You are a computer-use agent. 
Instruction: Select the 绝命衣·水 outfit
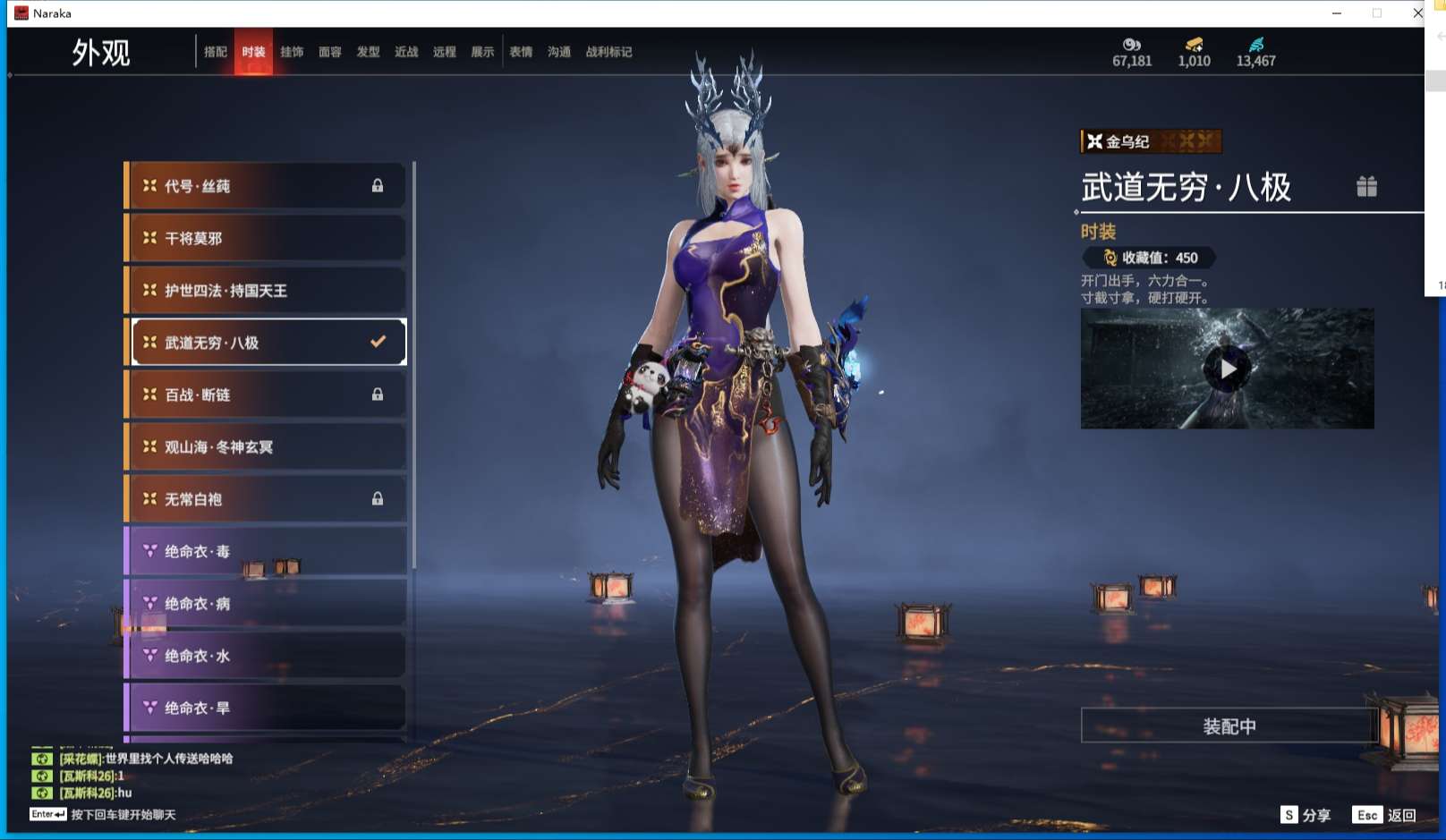[x=266, y=656]
